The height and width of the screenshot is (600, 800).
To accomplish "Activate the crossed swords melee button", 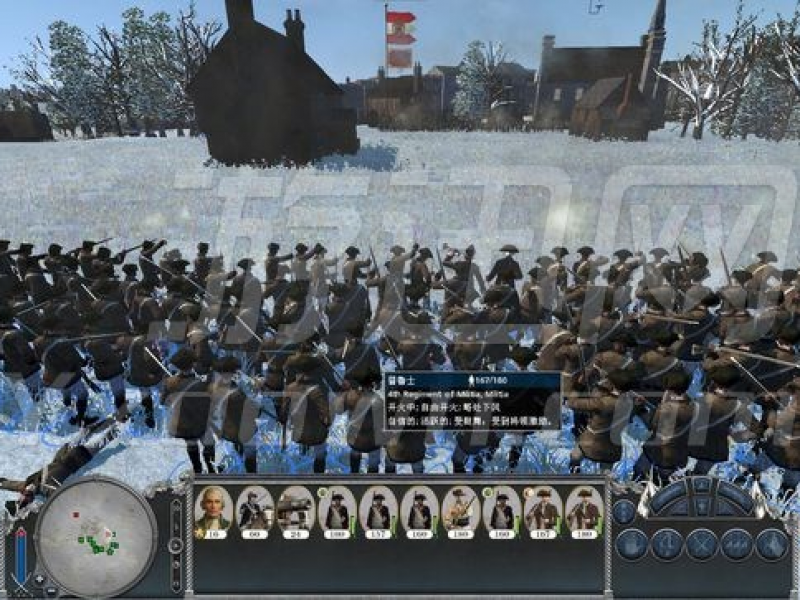I will click(x=700, y=544).
